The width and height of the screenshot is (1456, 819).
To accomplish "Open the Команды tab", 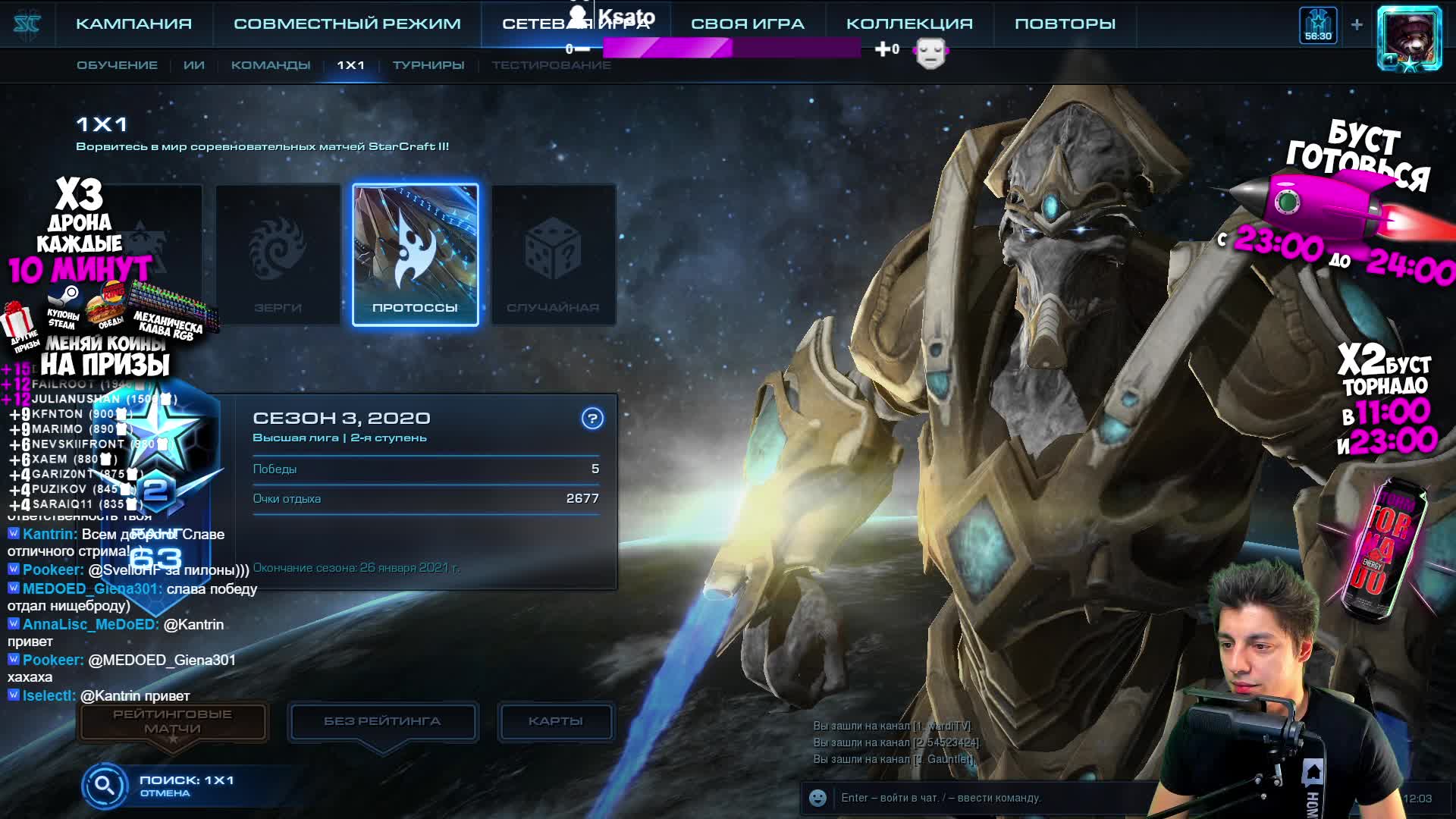I will 271,65.
